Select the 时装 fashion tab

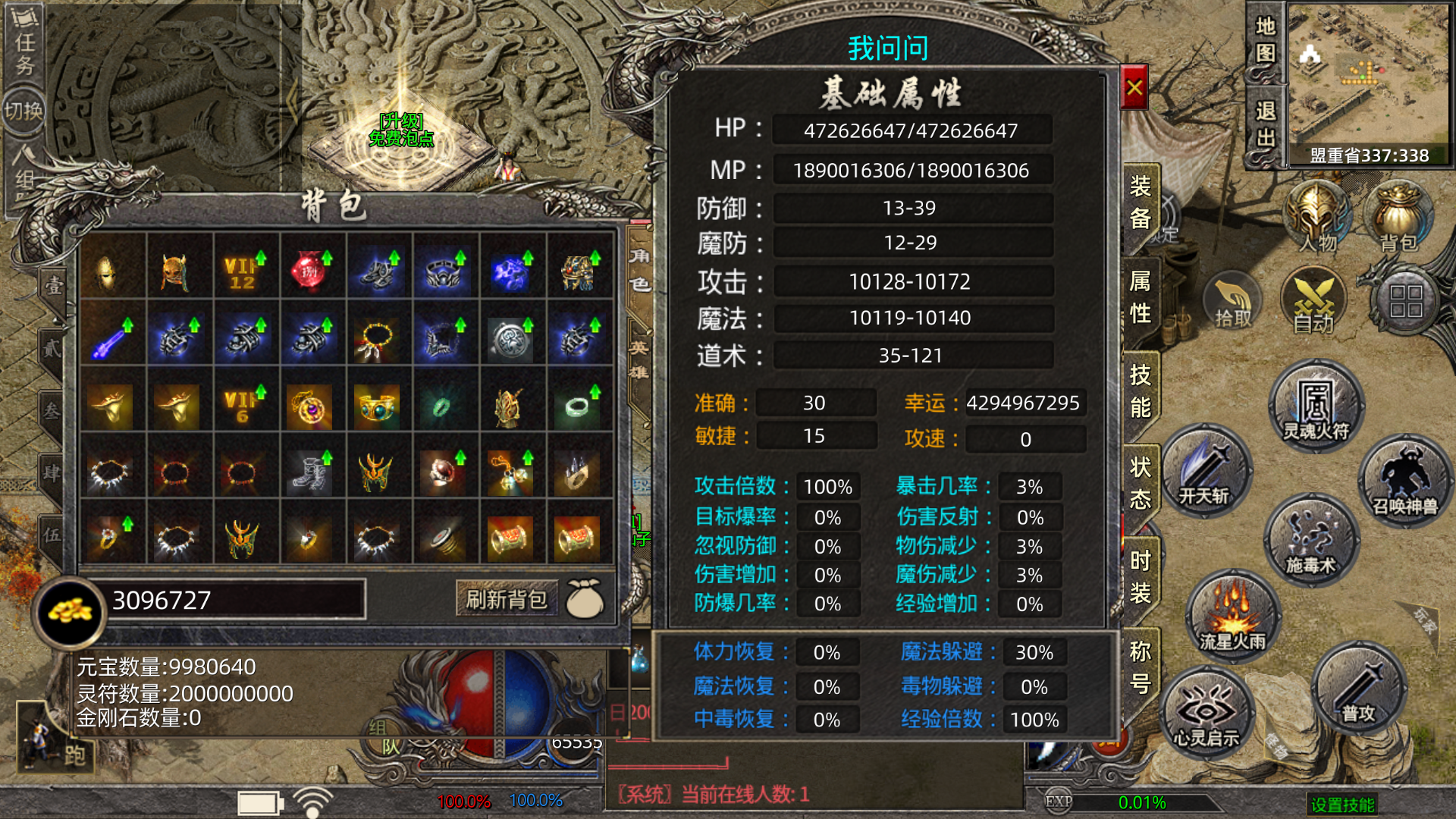tap(1140, 576)
